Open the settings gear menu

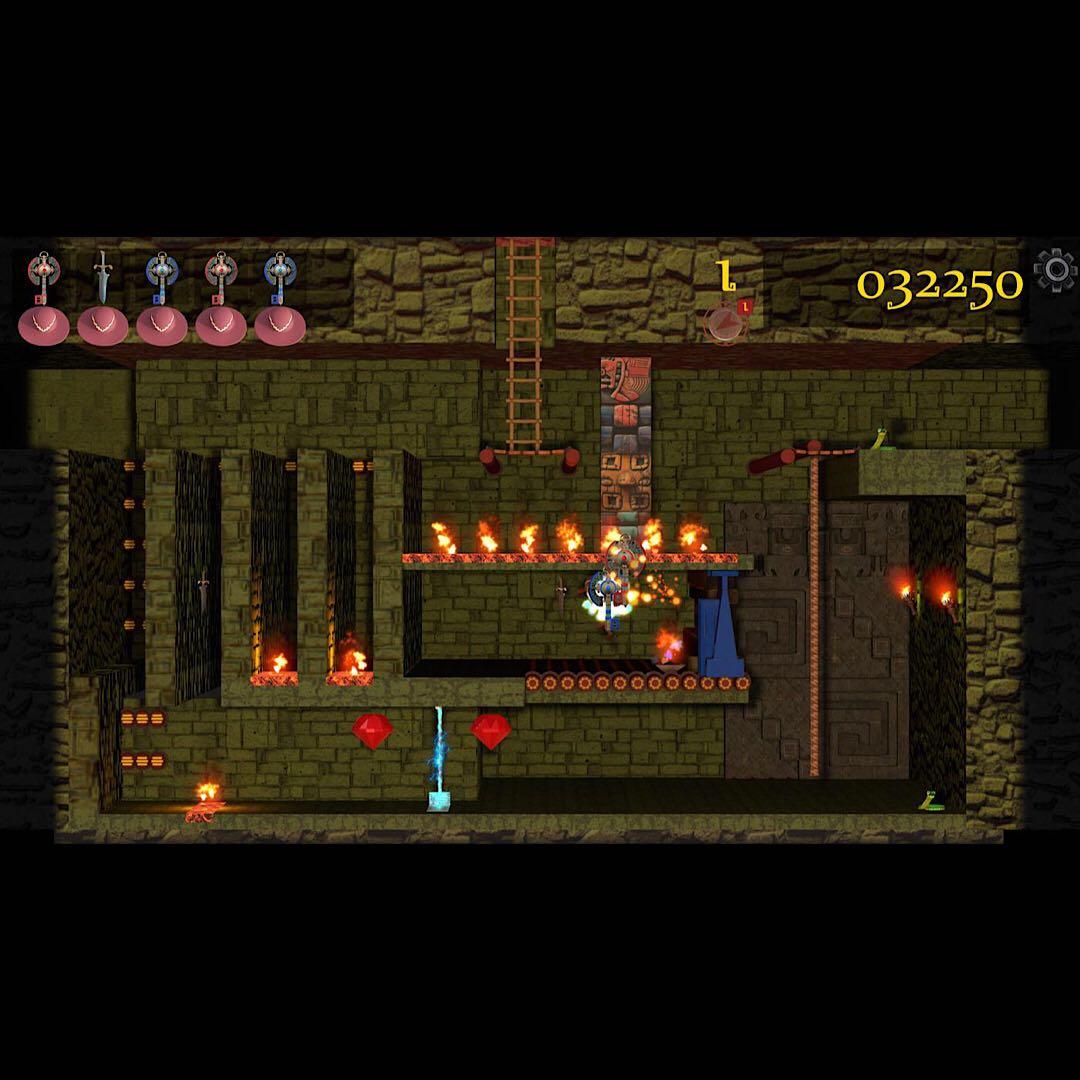tap(1054, 270)
